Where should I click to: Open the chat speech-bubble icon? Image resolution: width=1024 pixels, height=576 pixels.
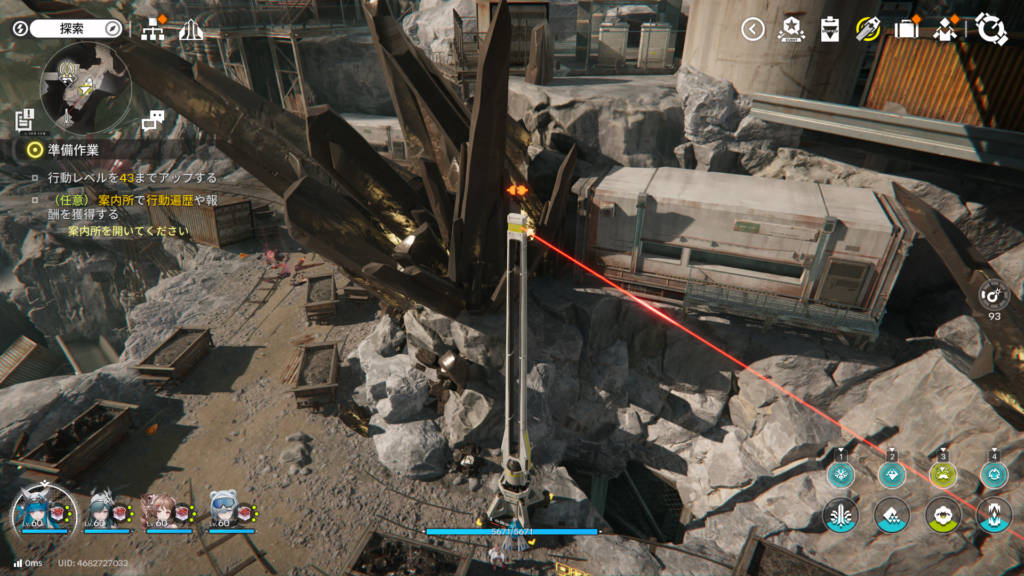pos(153,122)
